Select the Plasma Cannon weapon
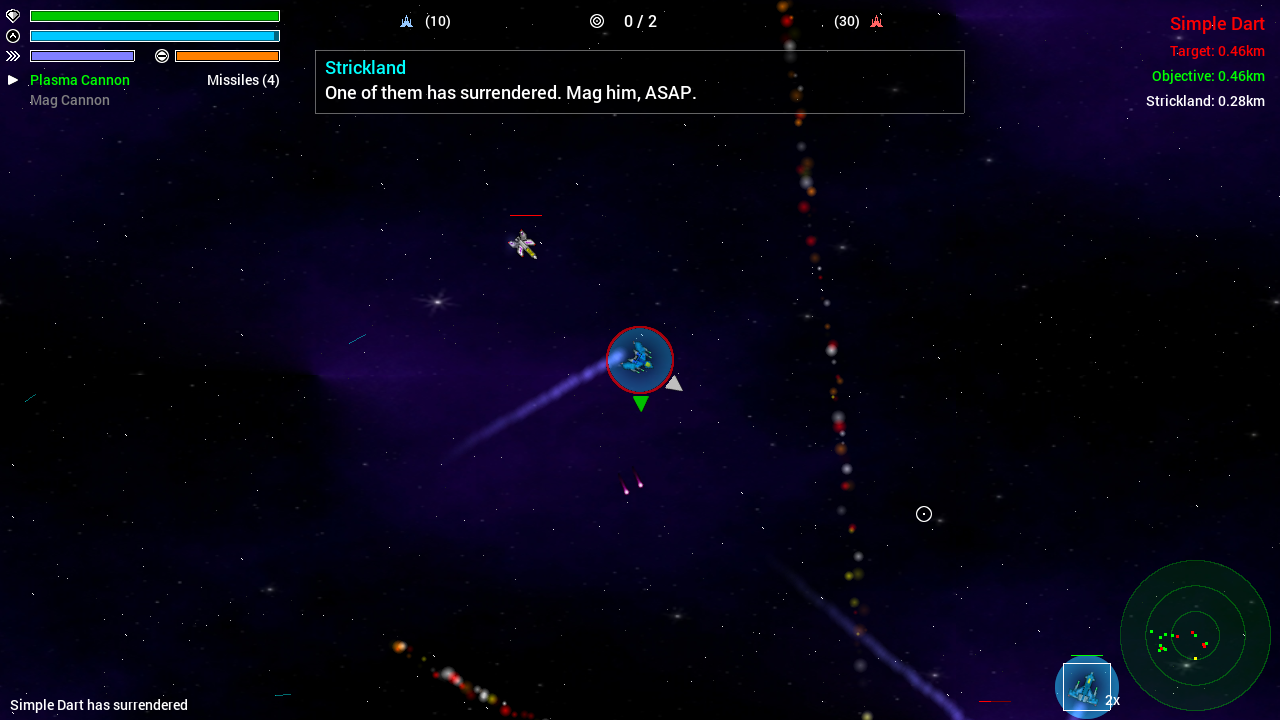The image size is (1280, 720). point(80,80)
